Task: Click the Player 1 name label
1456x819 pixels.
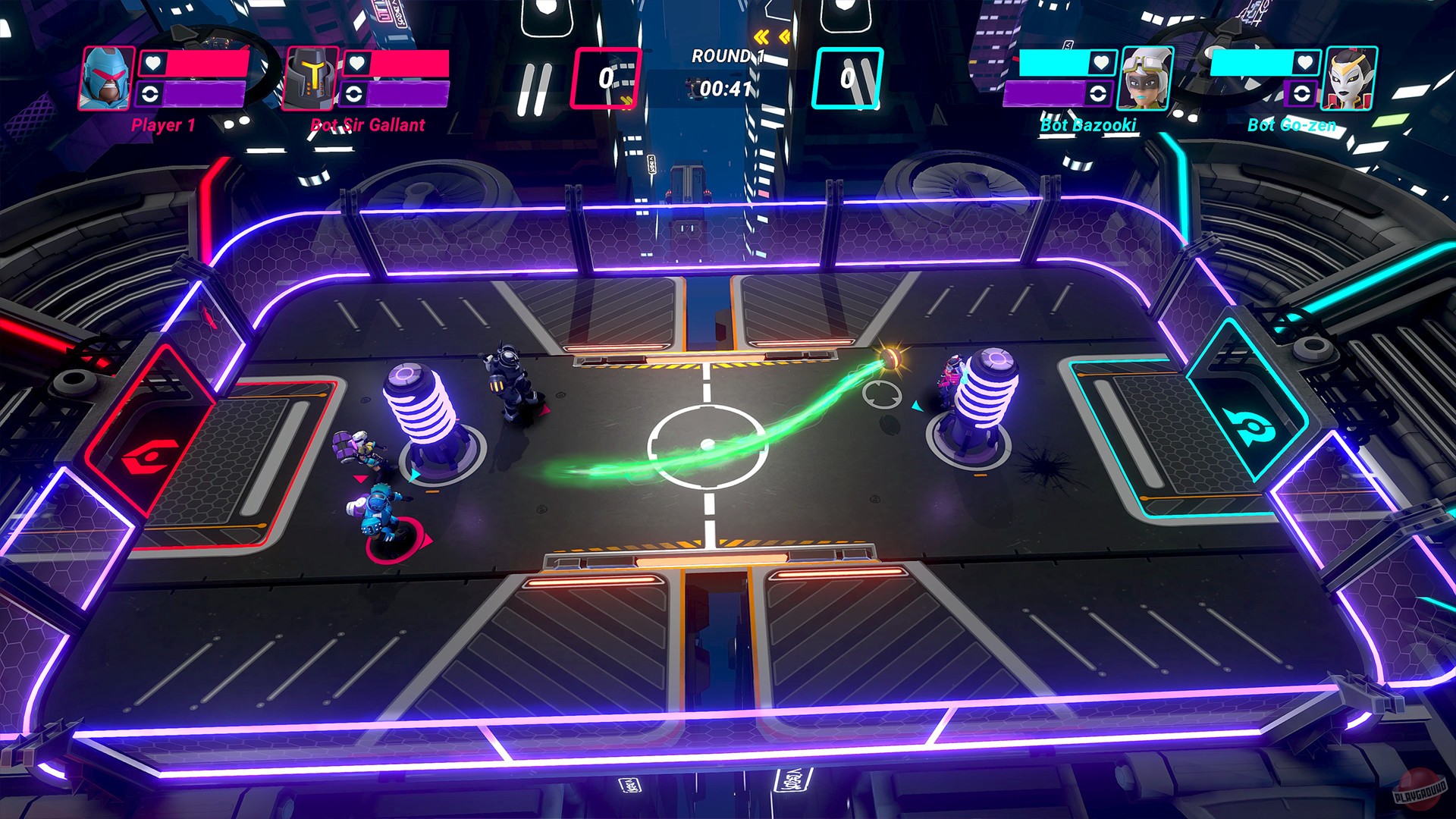Action: pyautogui.click(x=162, y=124)
